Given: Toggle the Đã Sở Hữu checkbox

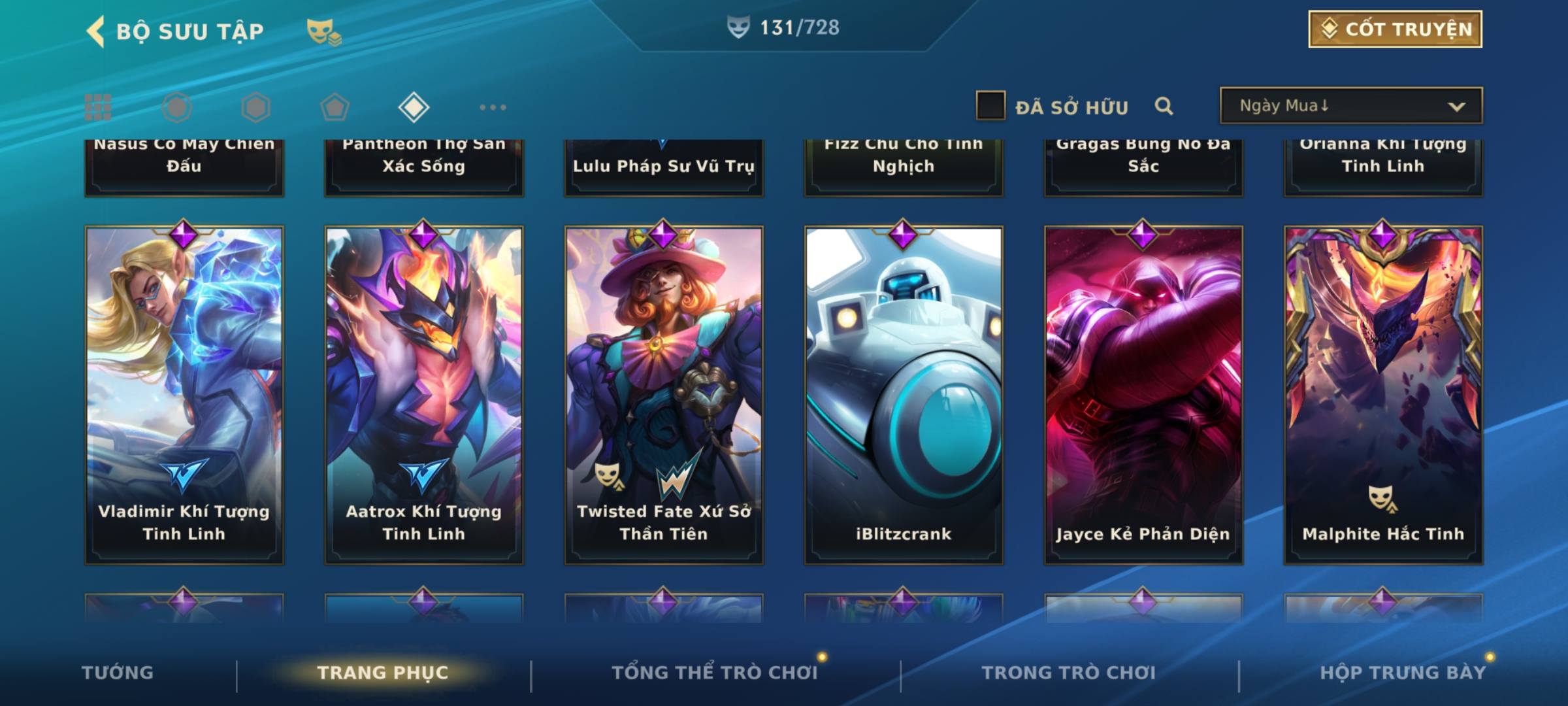Looking at the screenshot, I should coord(990,106).
